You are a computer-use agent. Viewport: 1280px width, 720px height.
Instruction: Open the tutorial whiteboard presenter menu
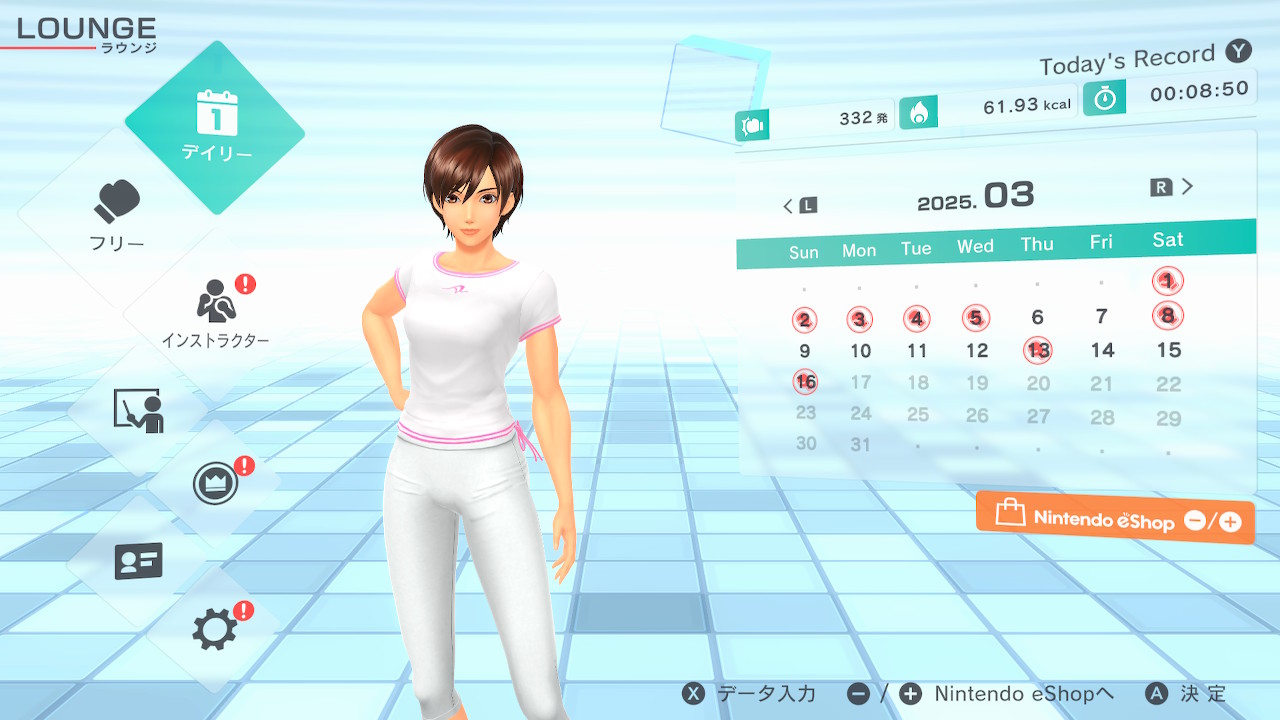pyautogui.click(x=138, y=410)
